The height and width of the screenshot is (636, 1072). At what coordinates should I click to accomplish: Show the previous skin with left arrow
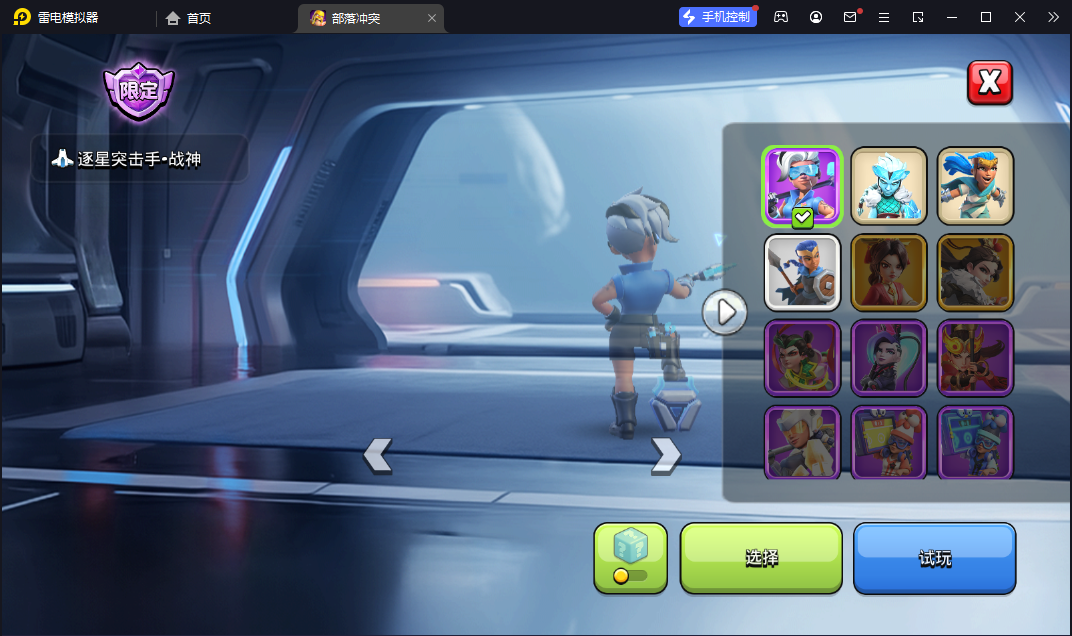click(x=377, y=455)
